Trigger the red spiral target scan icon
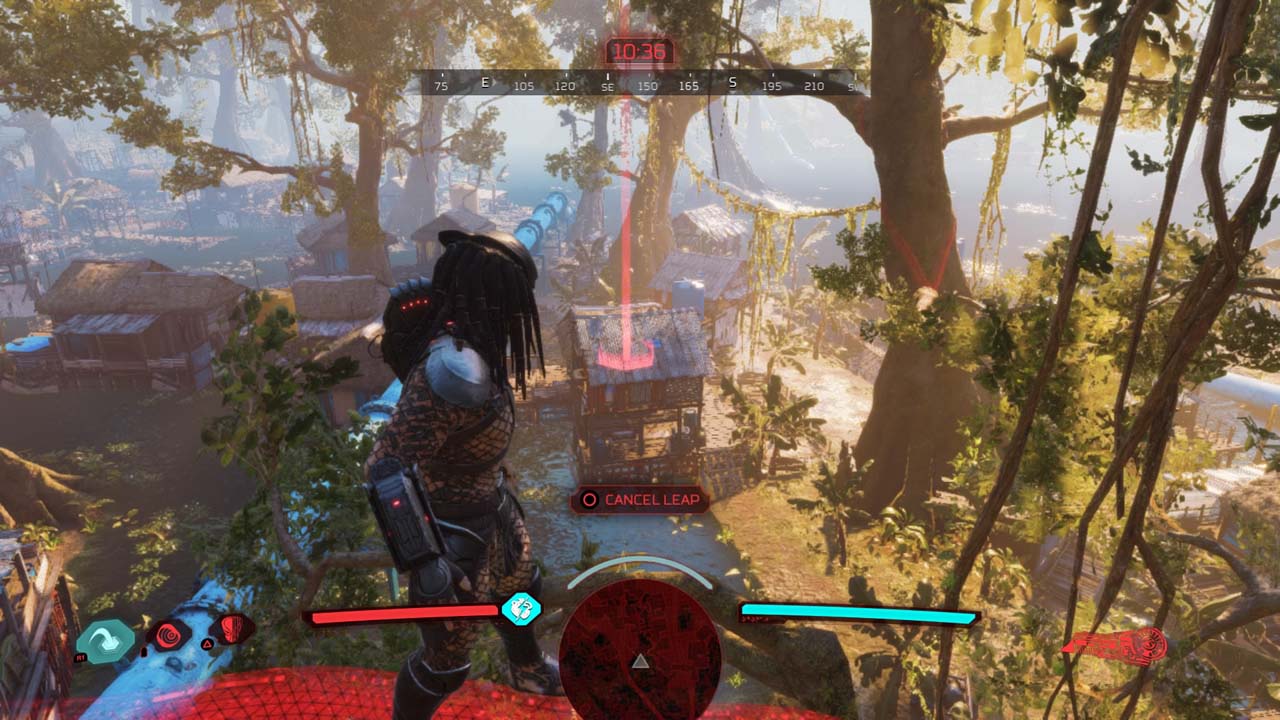Screen dimensions: 1280x720 tap(168, 634)
